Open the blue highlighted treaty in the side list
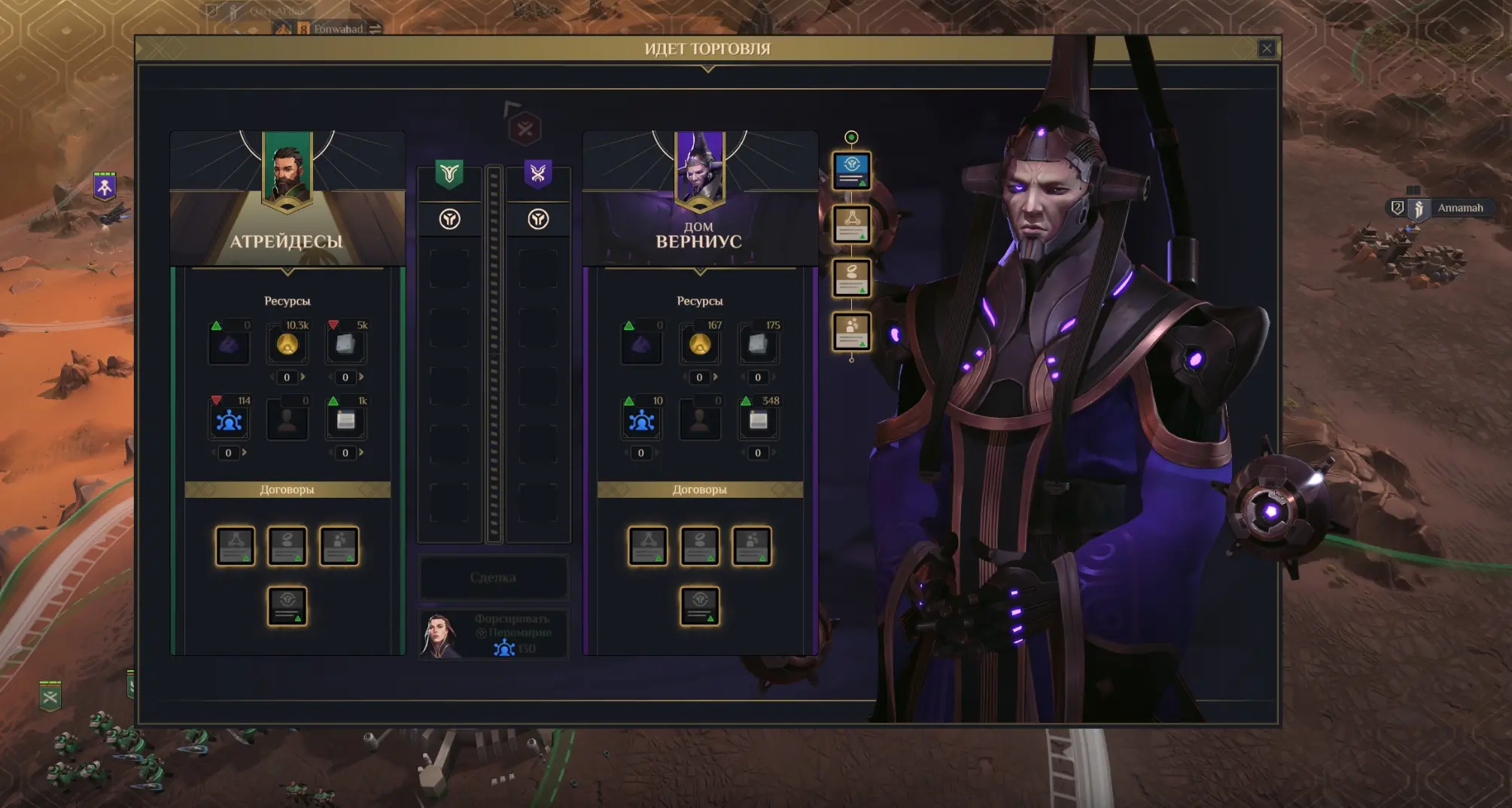1512x808 pixels. tap(851, 170)
